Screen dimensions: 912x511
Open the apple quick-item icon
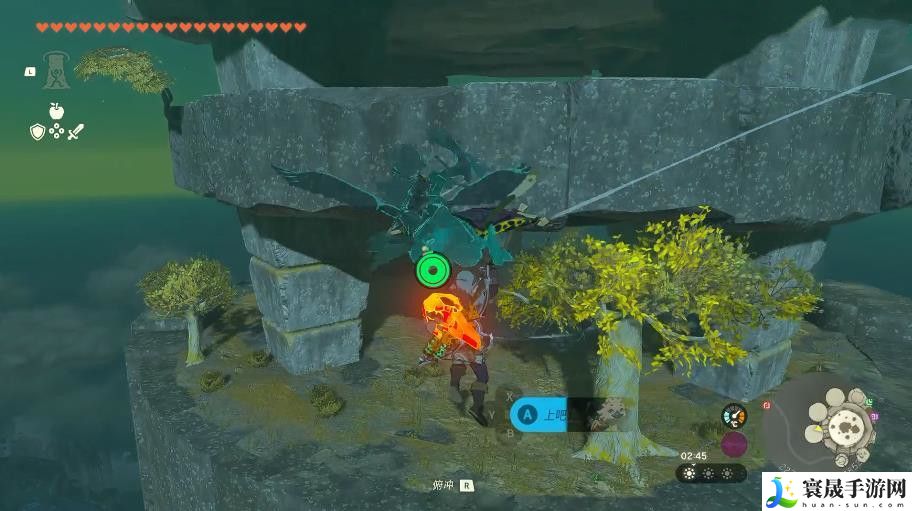[x=56, y=110]
